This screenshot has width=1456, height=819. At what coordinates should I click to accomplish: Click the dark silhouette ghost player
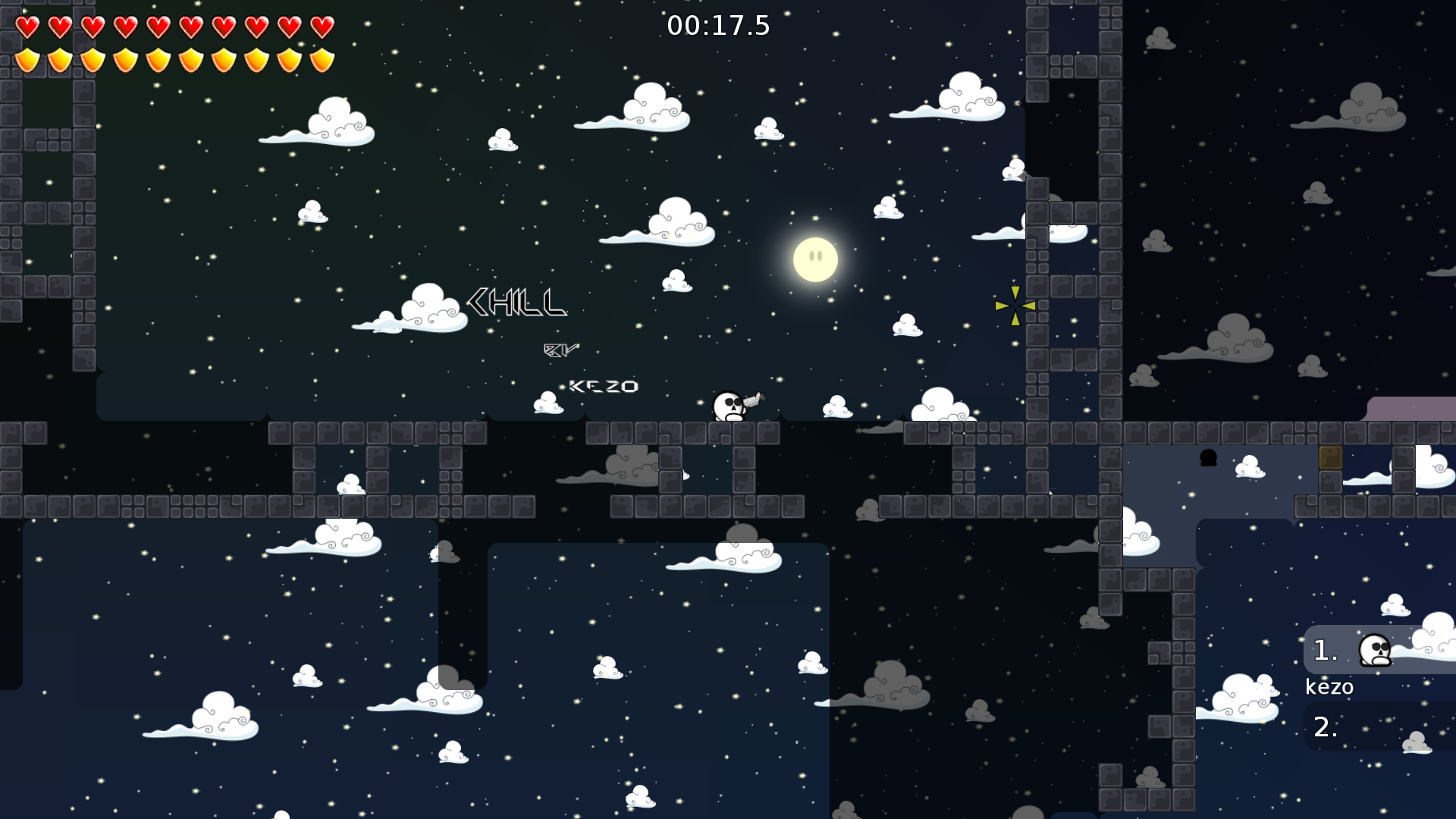coord(1207,457)
